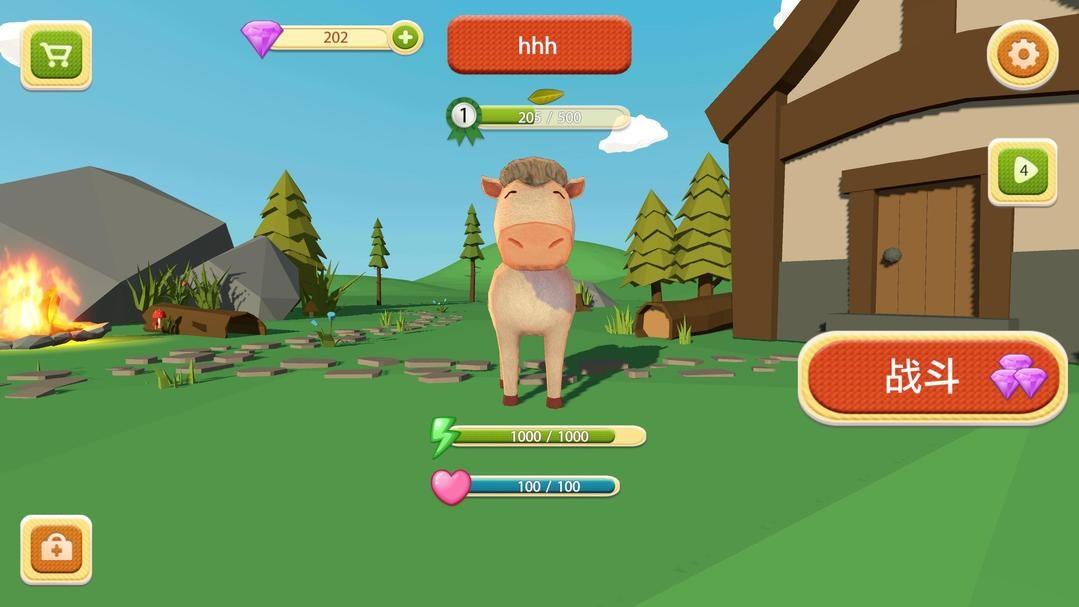Image resolution: width=1079 pixels, height=607 pixels.
Task: Start a battle with the 战斗 button
Action: pyautogui.click(x=931, y=378)
